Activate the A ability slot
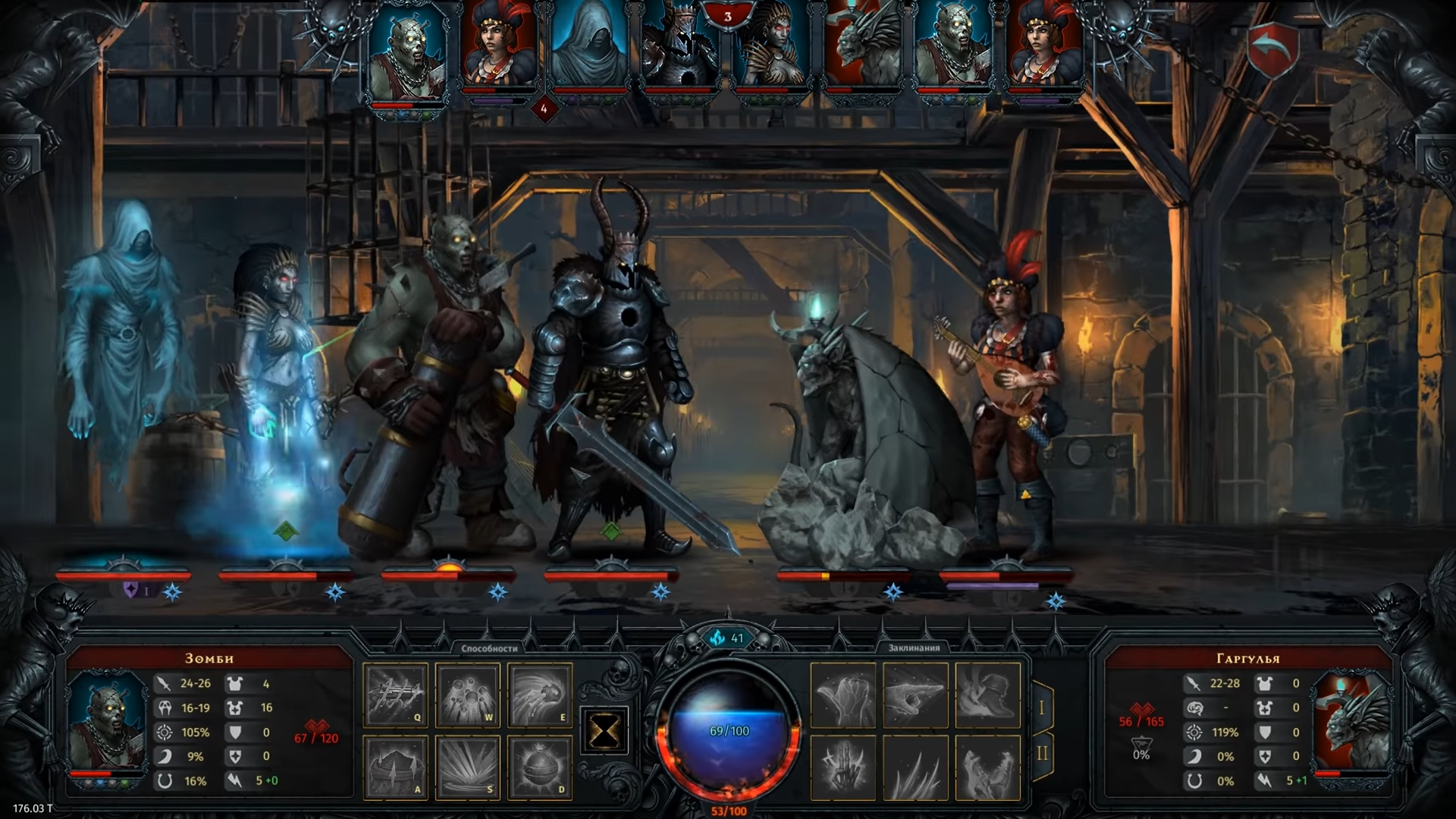Viewport: 1456px width, 819px height. tap(396, 767)
